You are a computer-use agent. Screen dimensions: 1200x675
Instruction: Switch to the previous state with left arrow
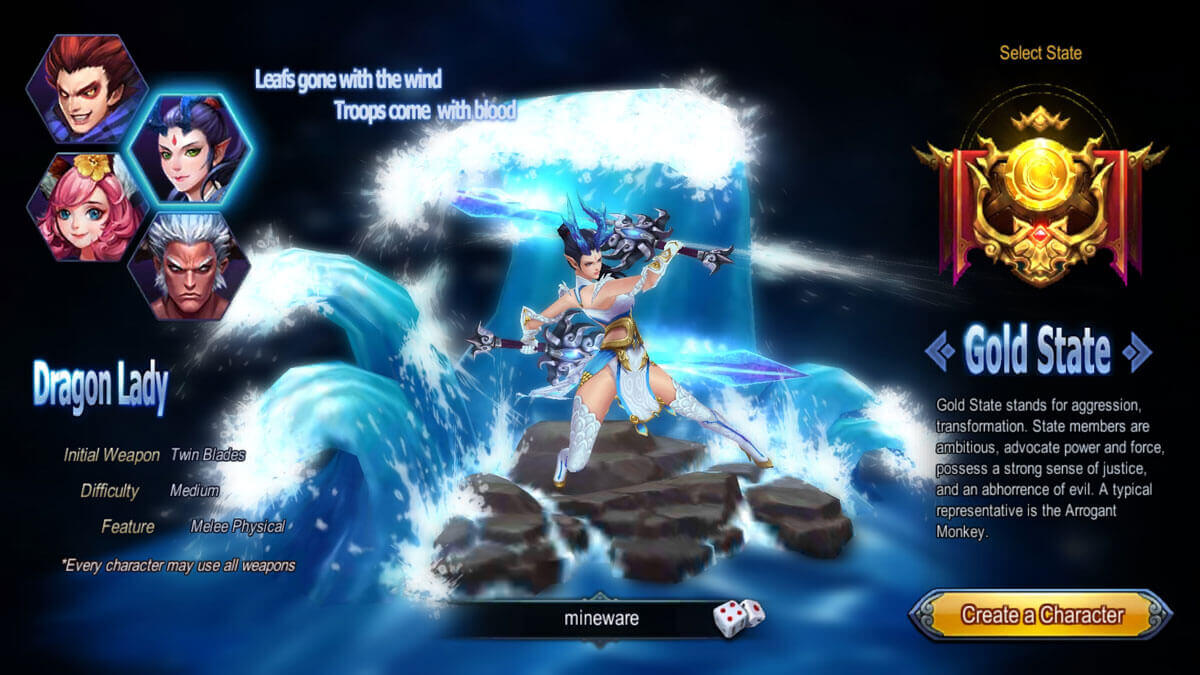[x=939, y=351]
